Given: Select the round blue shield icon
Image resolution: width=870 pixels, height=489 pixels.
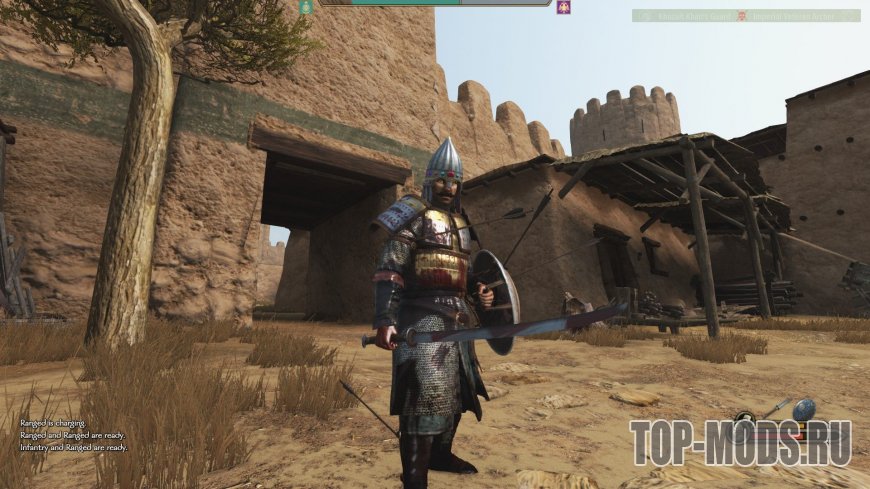Looking at the screenshot, I should click(804, 409).
